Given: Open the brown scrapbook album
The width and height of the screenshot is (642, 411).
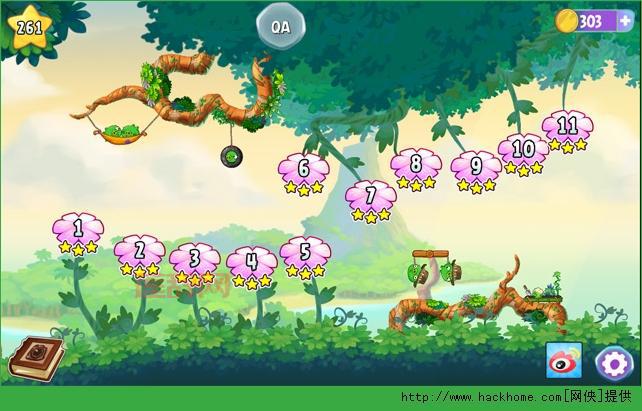Looking at the screenshot, I should [x=36, y=358].
